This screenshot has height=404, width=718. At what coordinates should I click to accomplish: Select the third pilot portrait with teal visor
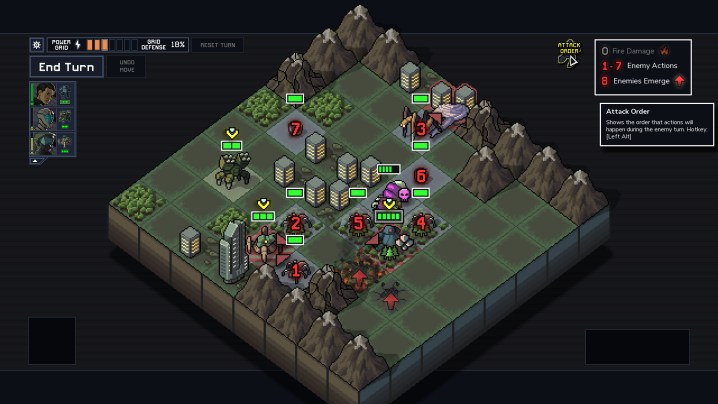[x=44, y=142]
